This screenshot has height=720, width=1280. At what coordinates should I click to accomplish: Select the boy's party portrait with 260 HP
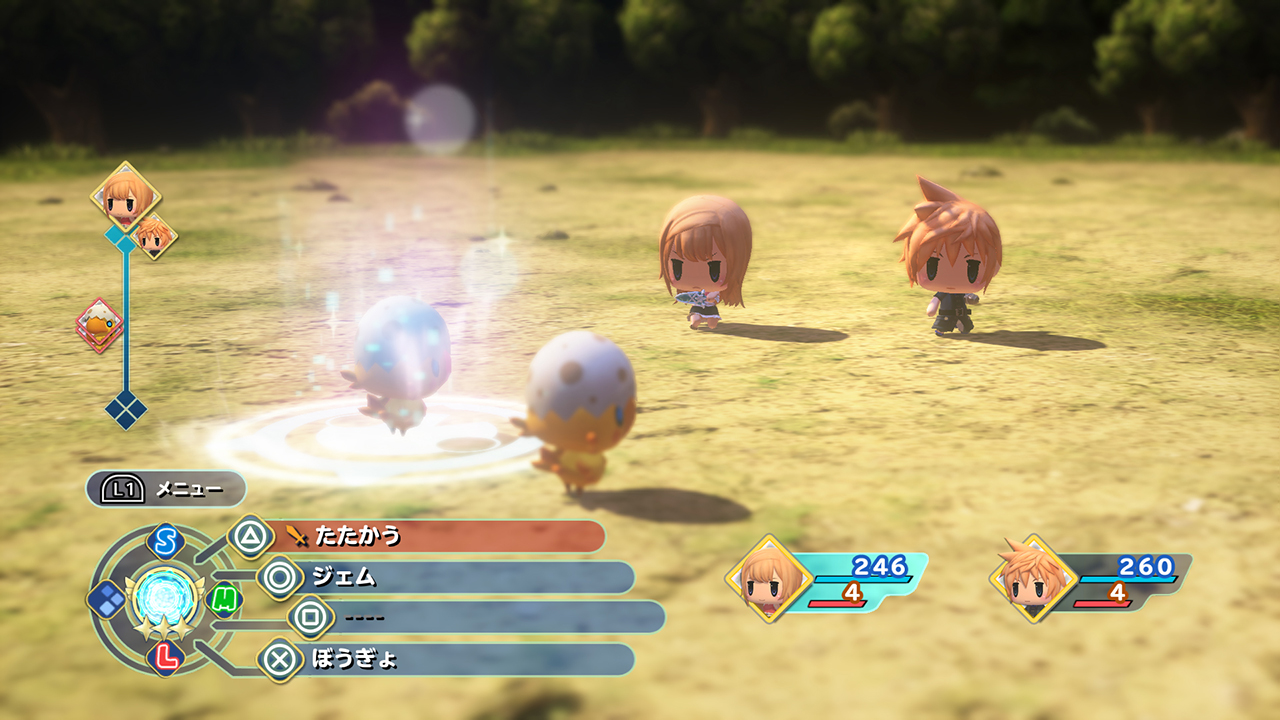pos(1033,578)
